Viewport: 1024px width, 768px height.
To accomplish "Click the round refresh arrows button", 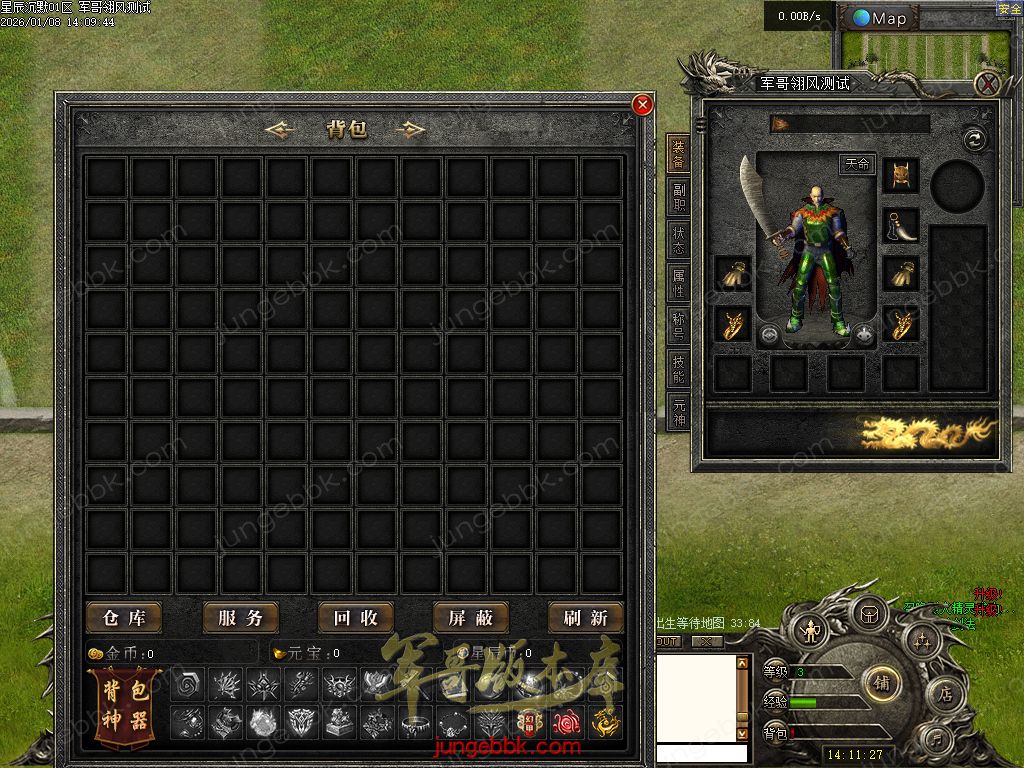I will point(974,139).
